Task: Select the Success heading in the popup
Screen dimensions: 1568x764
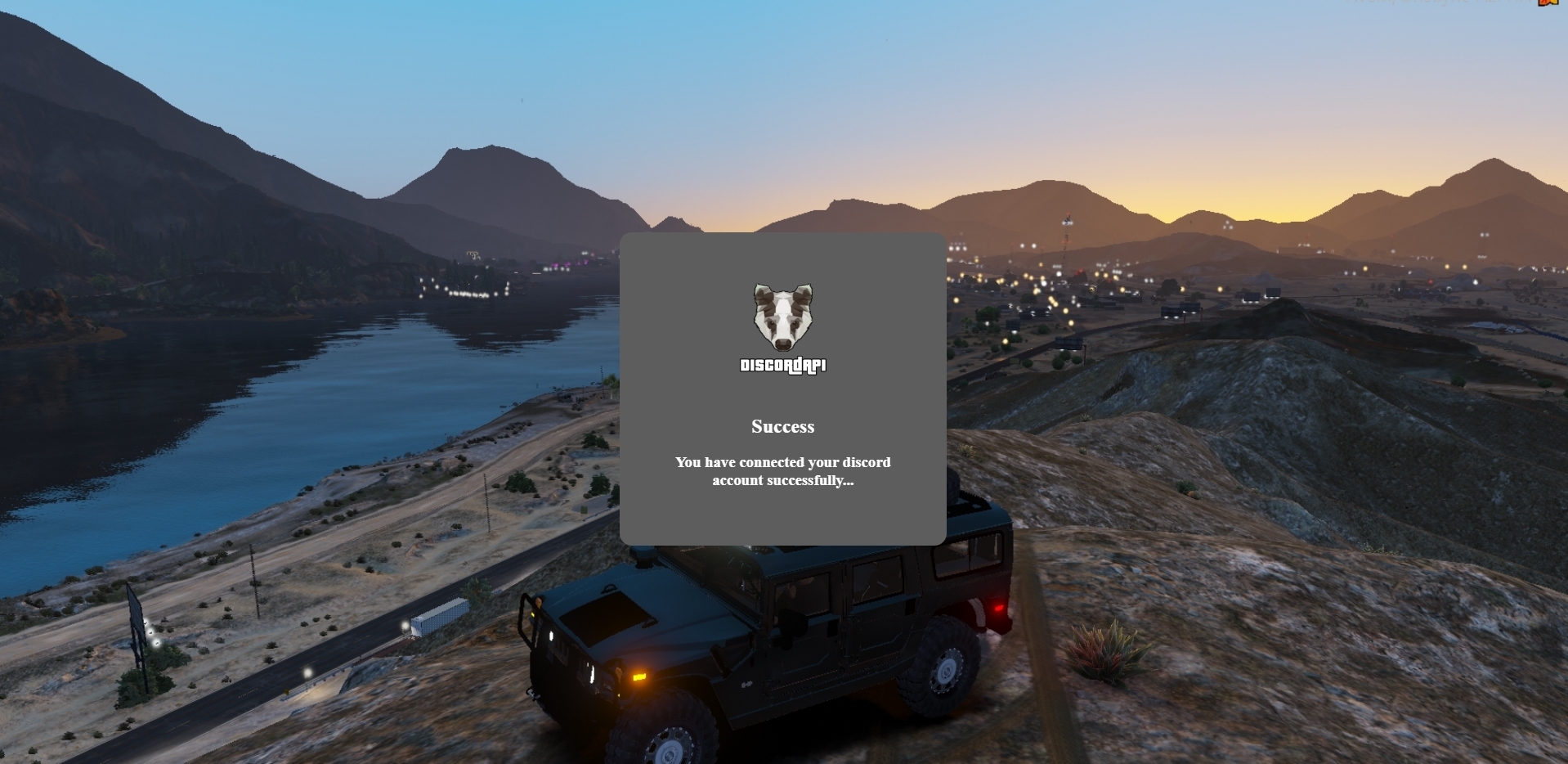Action: (782, 426)
